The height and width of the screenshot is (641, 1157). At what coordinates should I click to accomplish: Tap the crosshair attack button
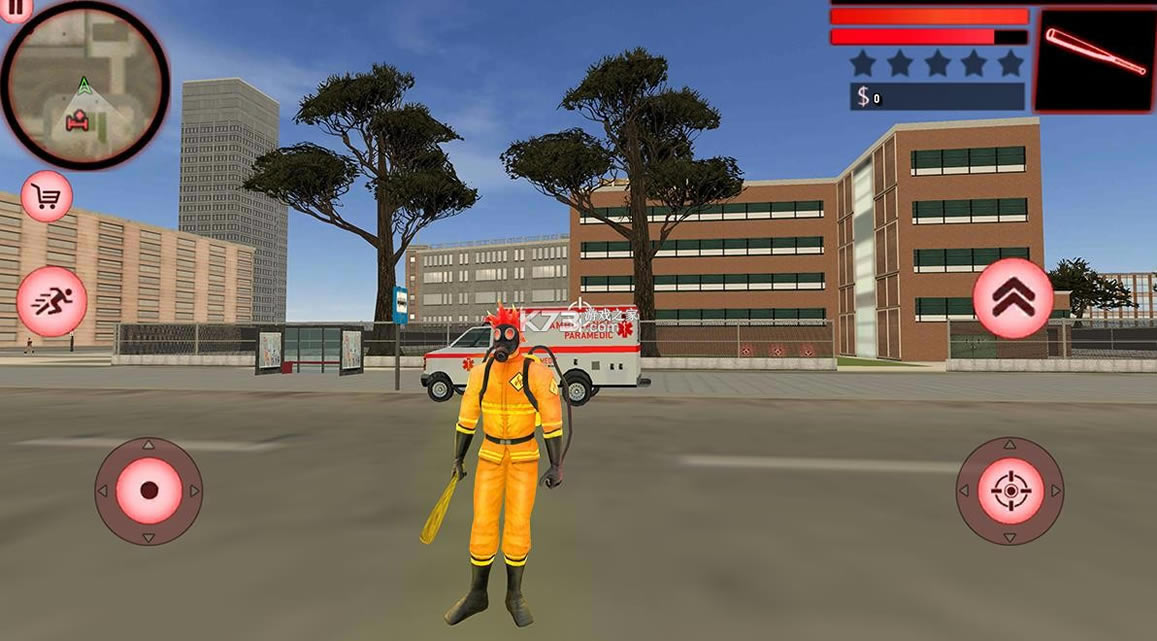tap(1009, 491)
